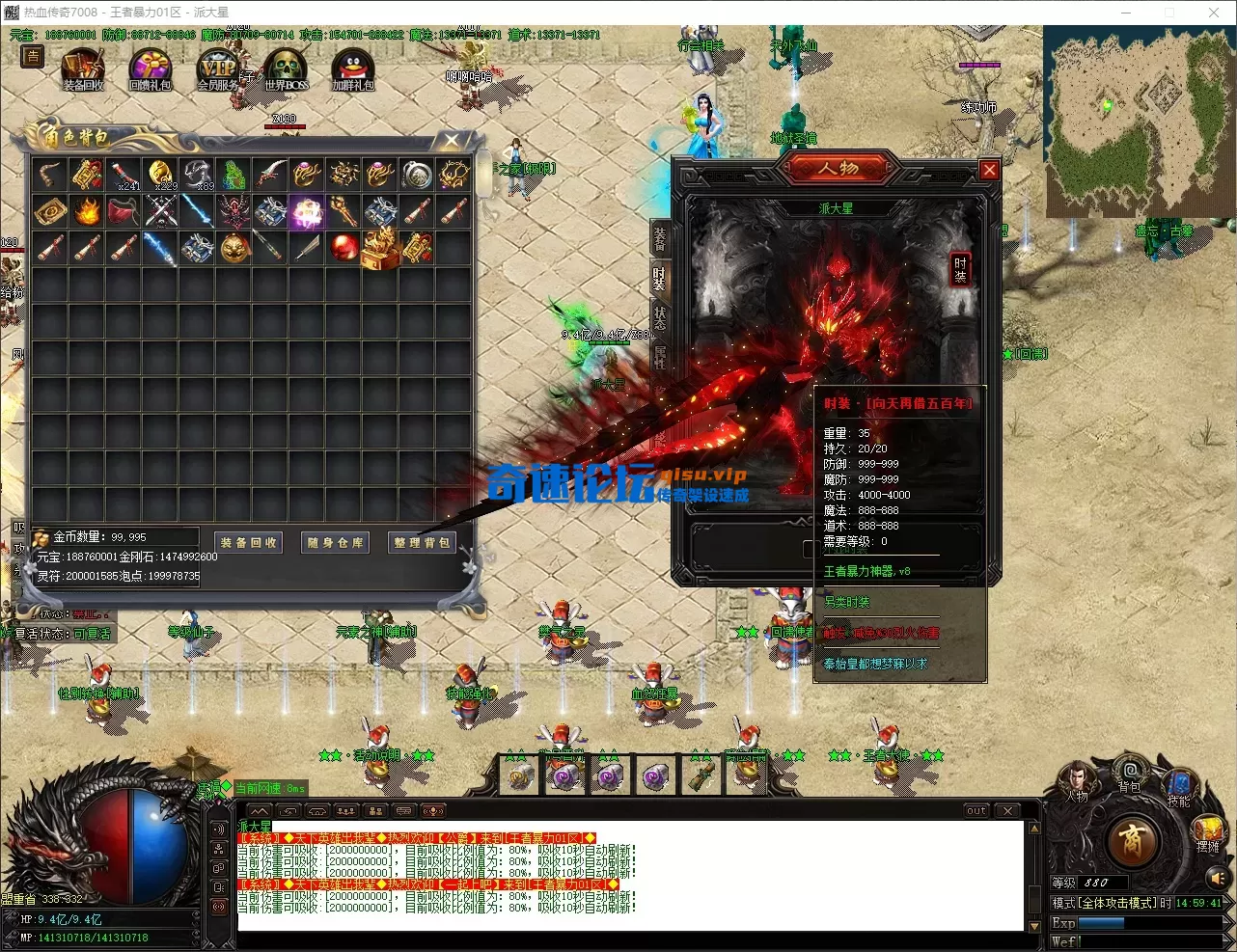Open the 随身仓库 portable storage
Screen dimensions: 1237x952
pos(335,542)
